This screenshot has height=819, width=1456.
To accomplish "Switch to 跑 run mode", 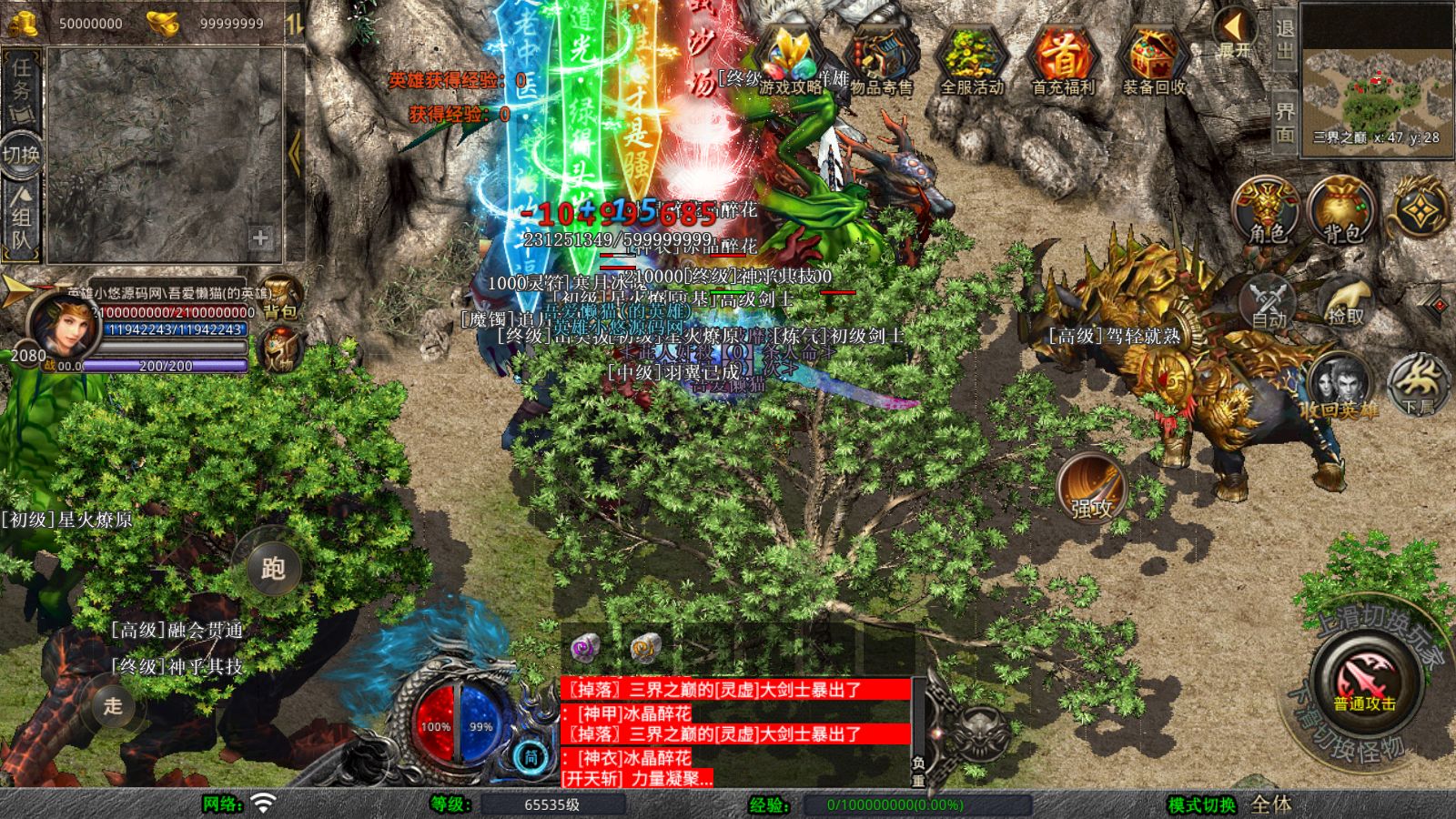I will point(273,569).
